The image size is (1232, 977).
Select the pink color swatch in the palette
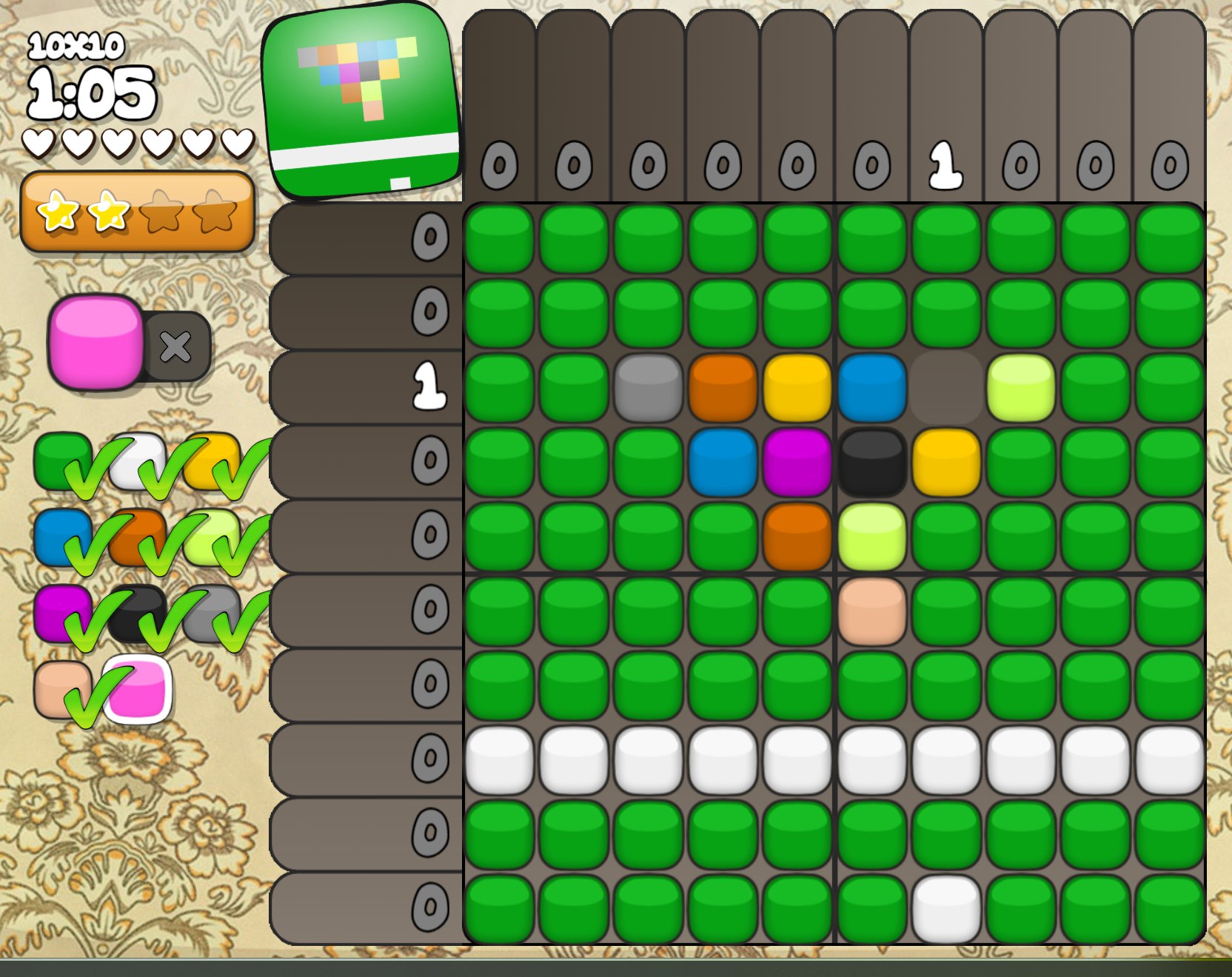click(x=139, y=688)
